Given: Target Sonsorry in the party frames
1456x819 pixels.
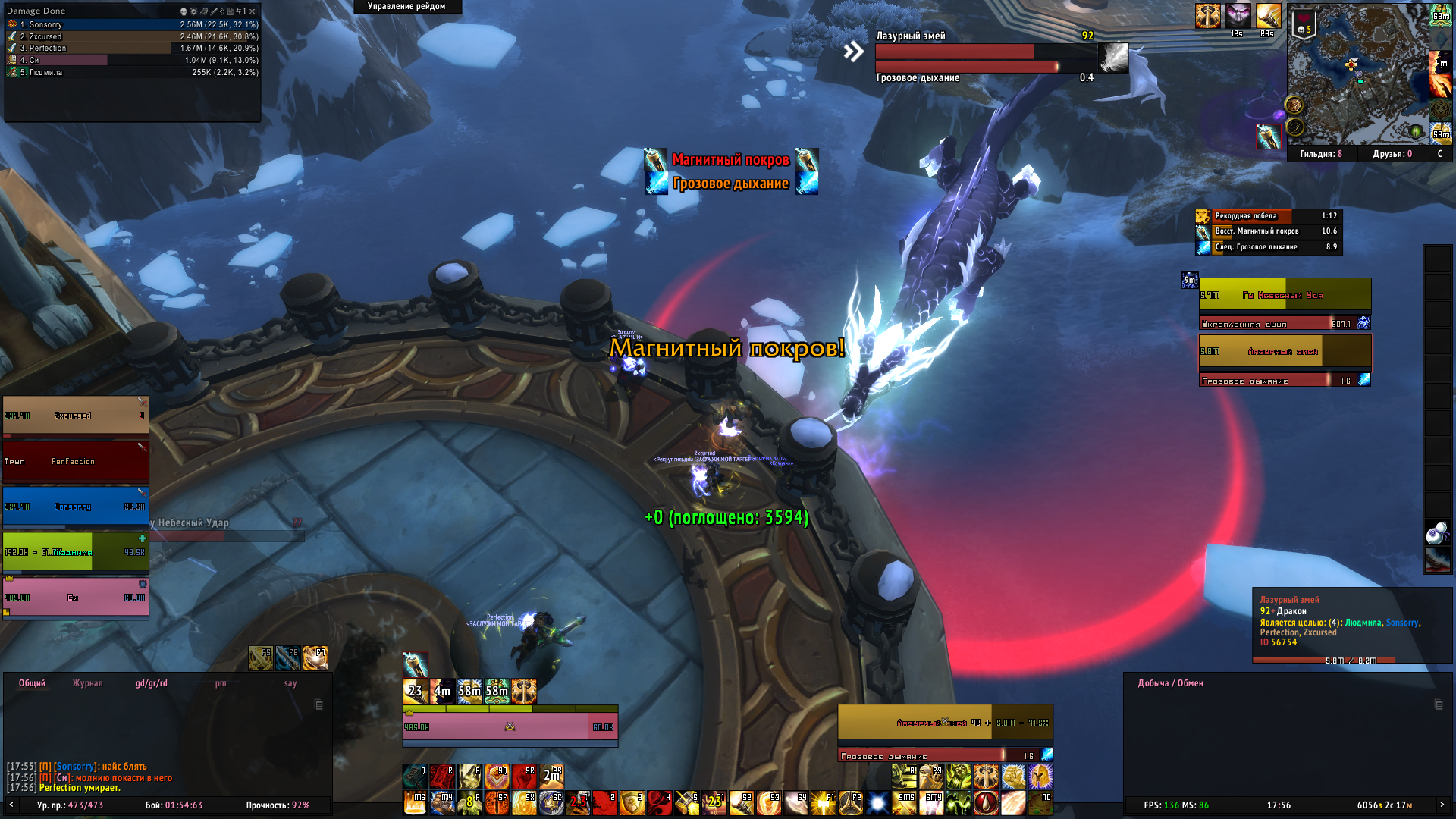Looking at the screenshot, I should click(76, 507).
